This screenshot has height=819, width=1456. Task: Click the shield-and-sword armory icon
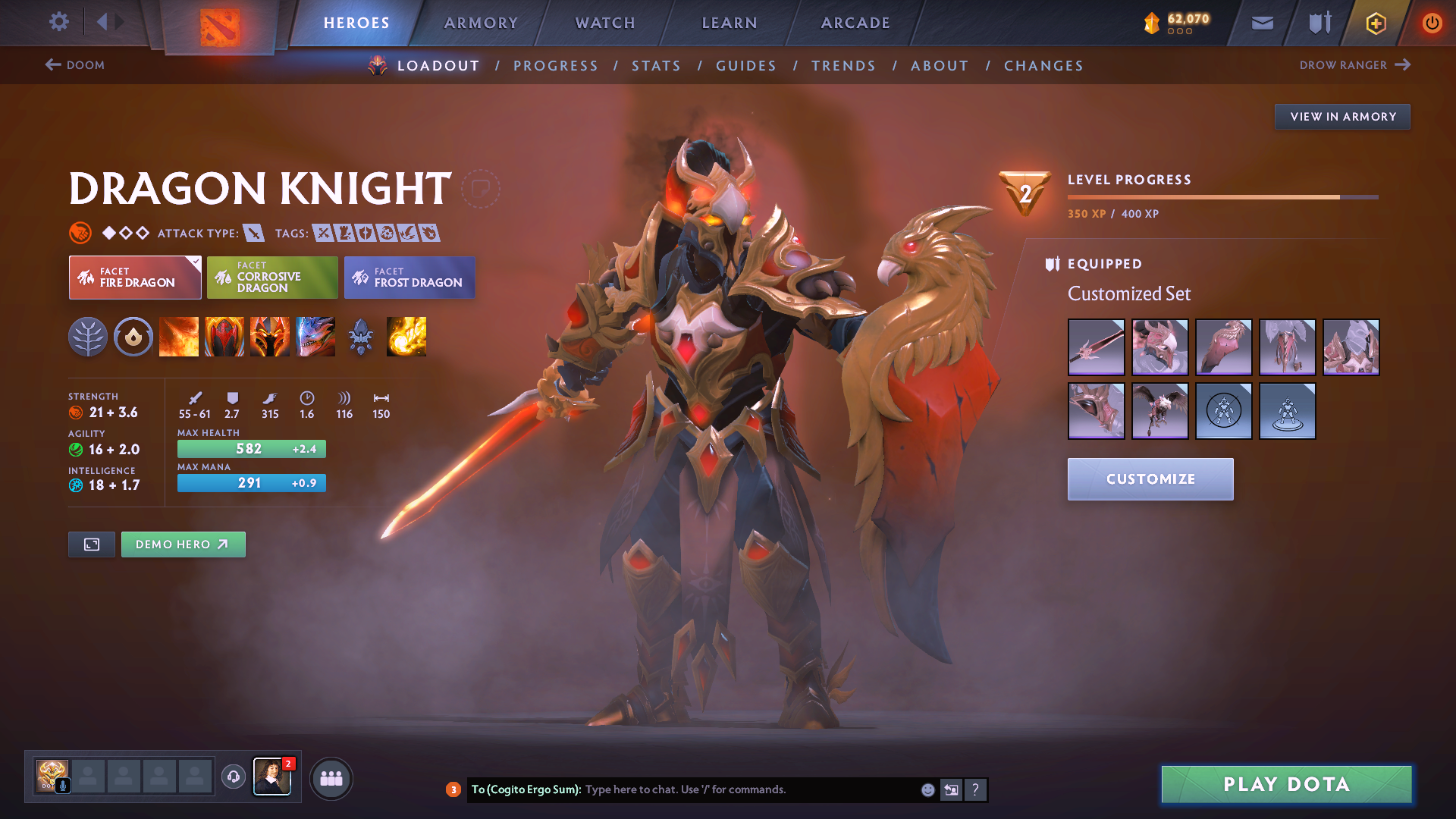click(x=1318, y=23)
